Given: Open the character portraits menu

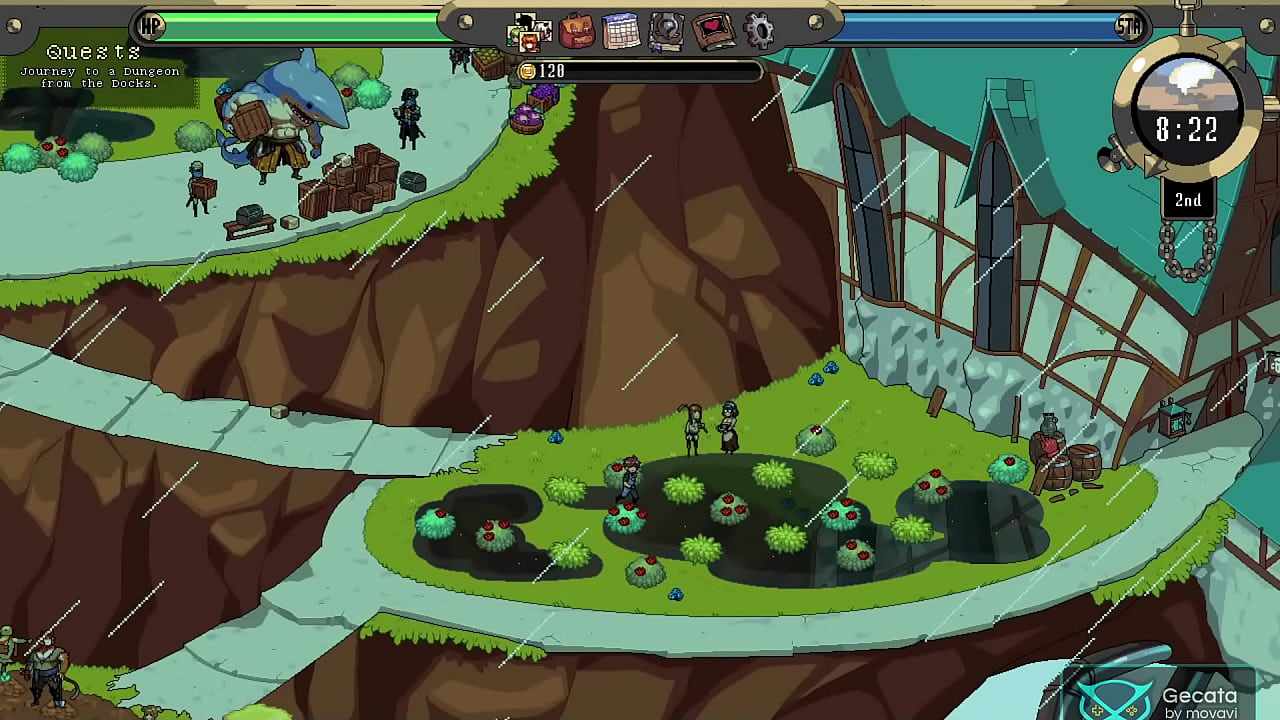Looking at the screenshot, I should pyautogui.click(x=528, y=32).
